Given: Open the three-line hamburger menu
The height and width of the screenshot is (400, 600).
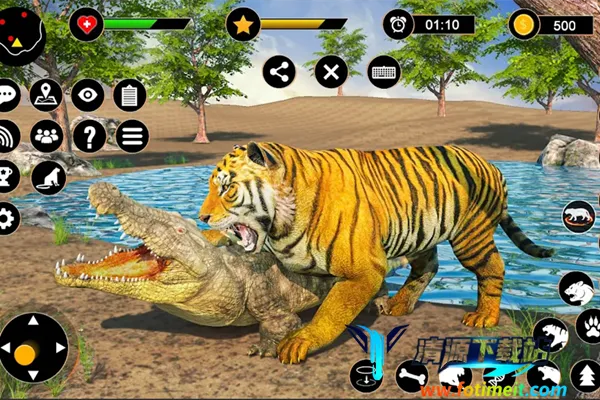Looking at the screenshot, I should click(131, 135).
